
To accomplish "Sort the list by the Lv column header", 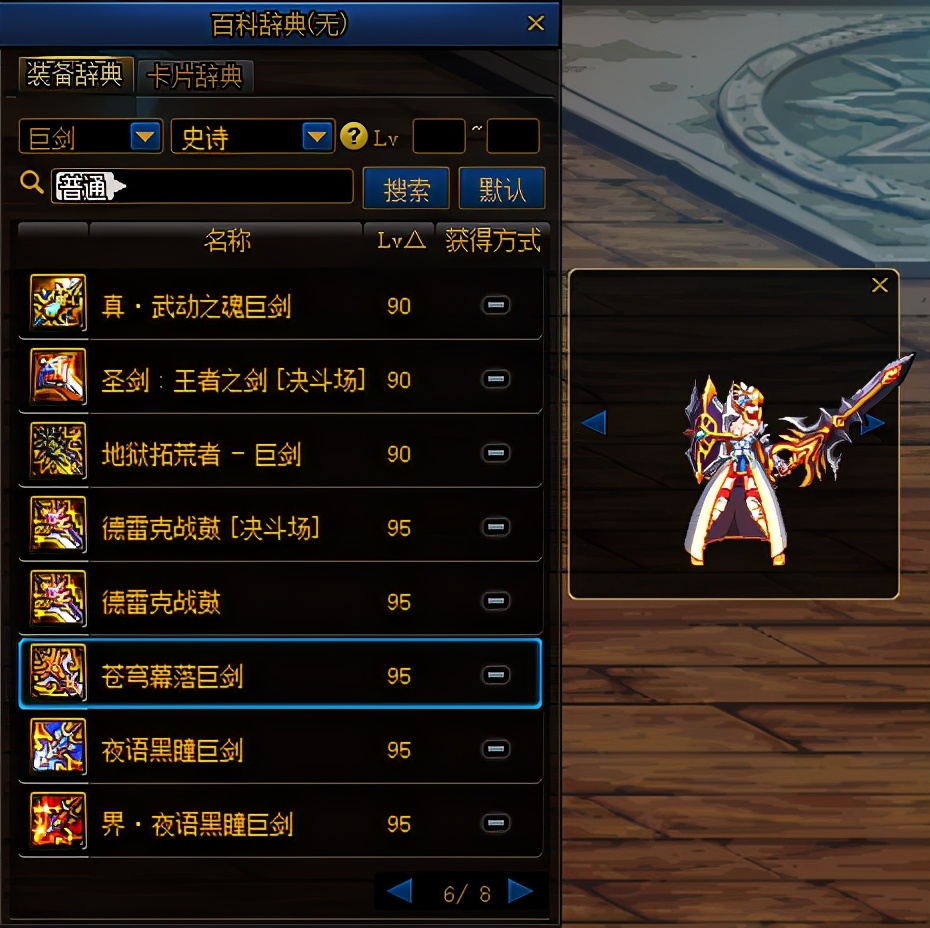I will pyautogui.click(x=400, y=241).
